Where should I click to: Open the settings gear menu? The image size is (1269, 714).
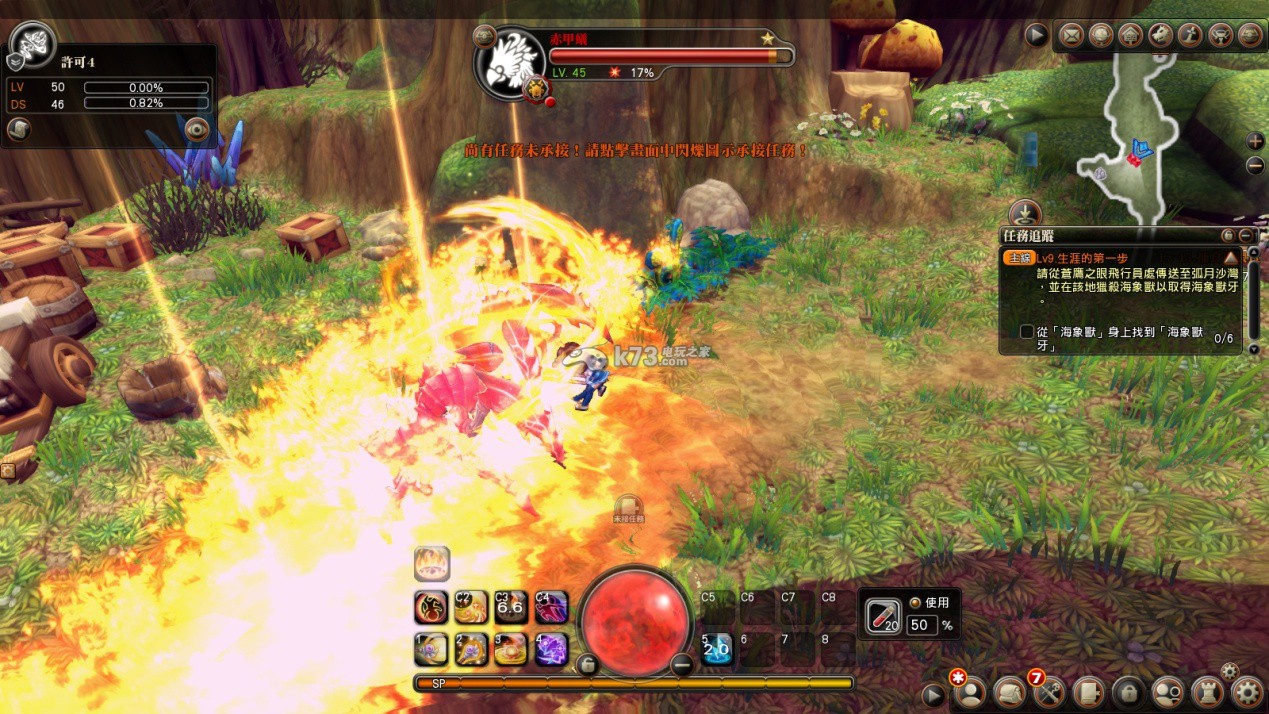coord(1247,692)
